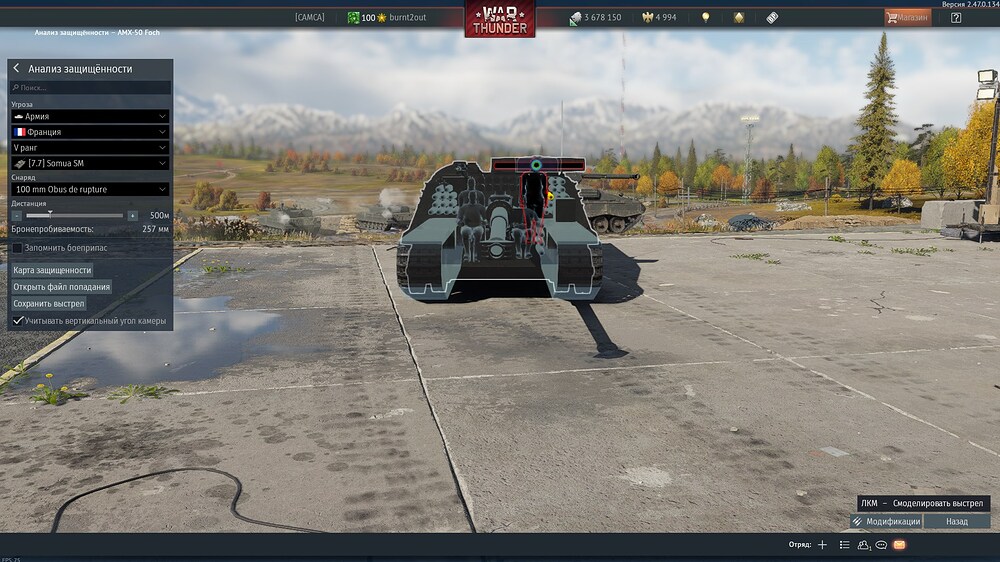
Task: Add a squad member with the plus icon
Action: tap(822, 545)
